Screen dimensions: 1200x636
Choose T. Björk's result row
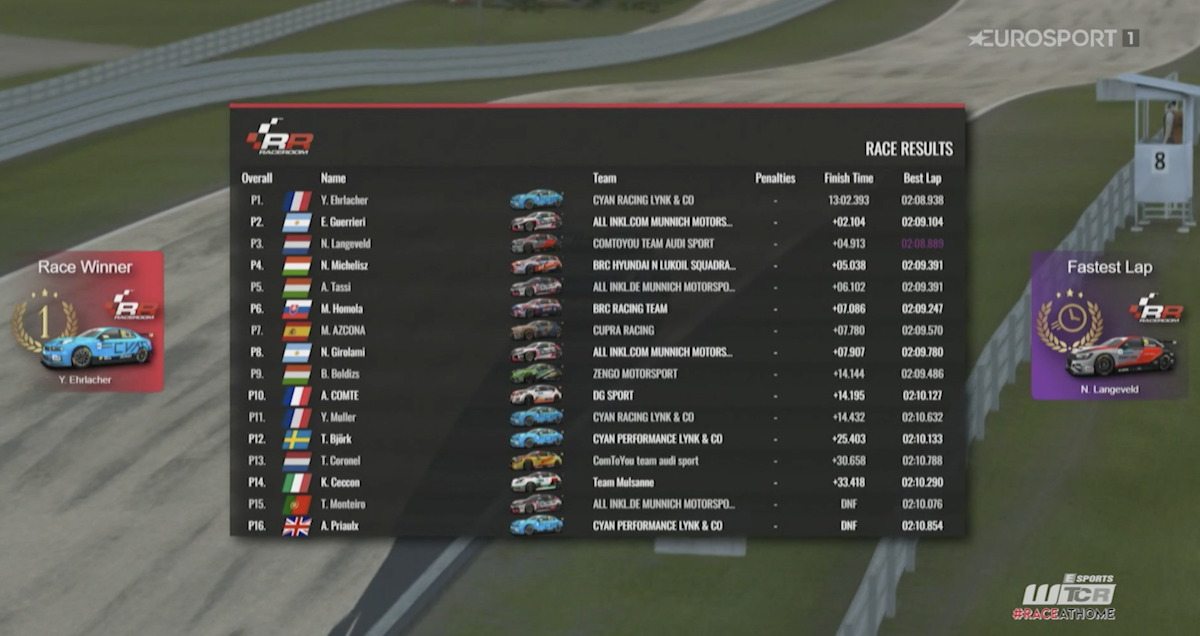(597, 439)
